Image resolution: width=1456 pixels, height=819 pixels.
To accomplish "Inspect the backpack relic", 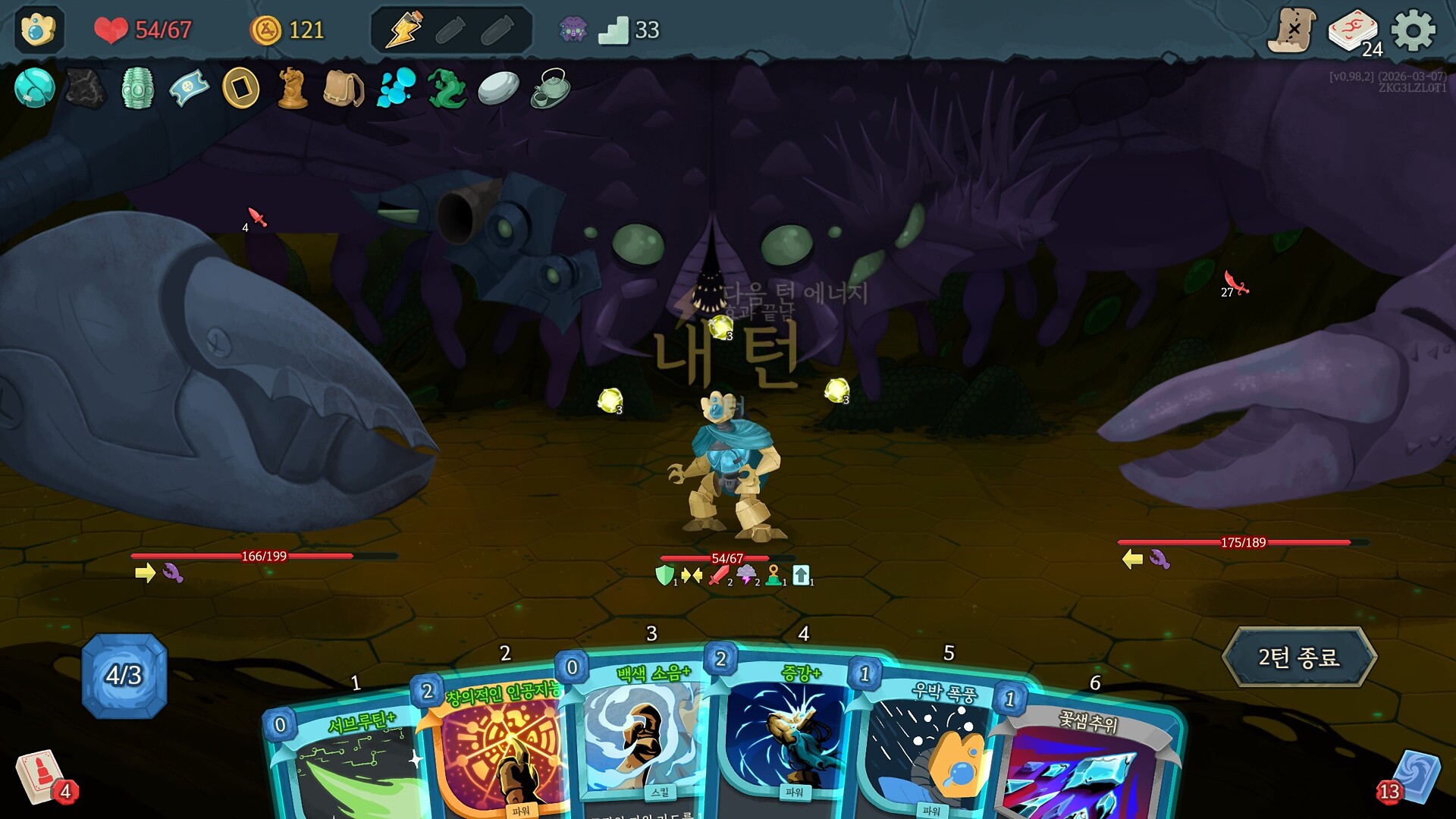I will coord(344,89).
